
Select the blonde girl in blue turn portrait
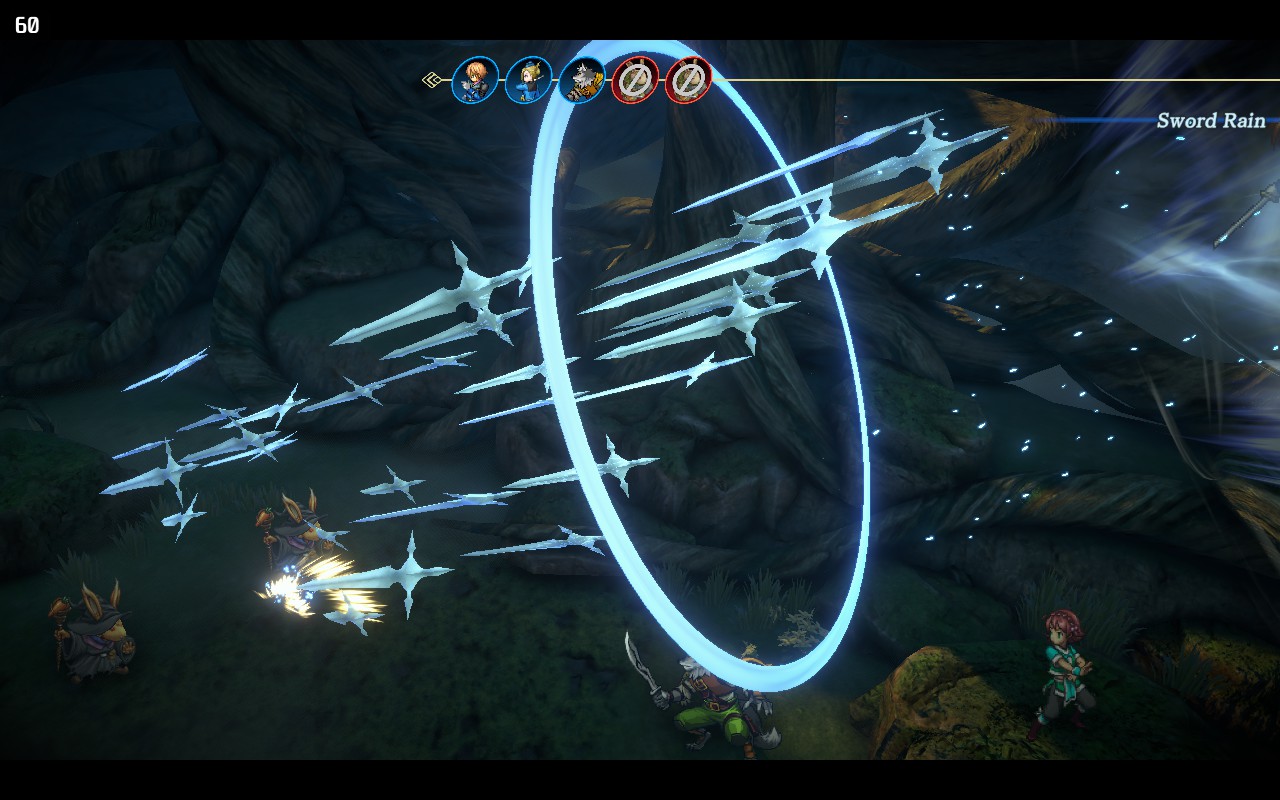tap(528, 80)
